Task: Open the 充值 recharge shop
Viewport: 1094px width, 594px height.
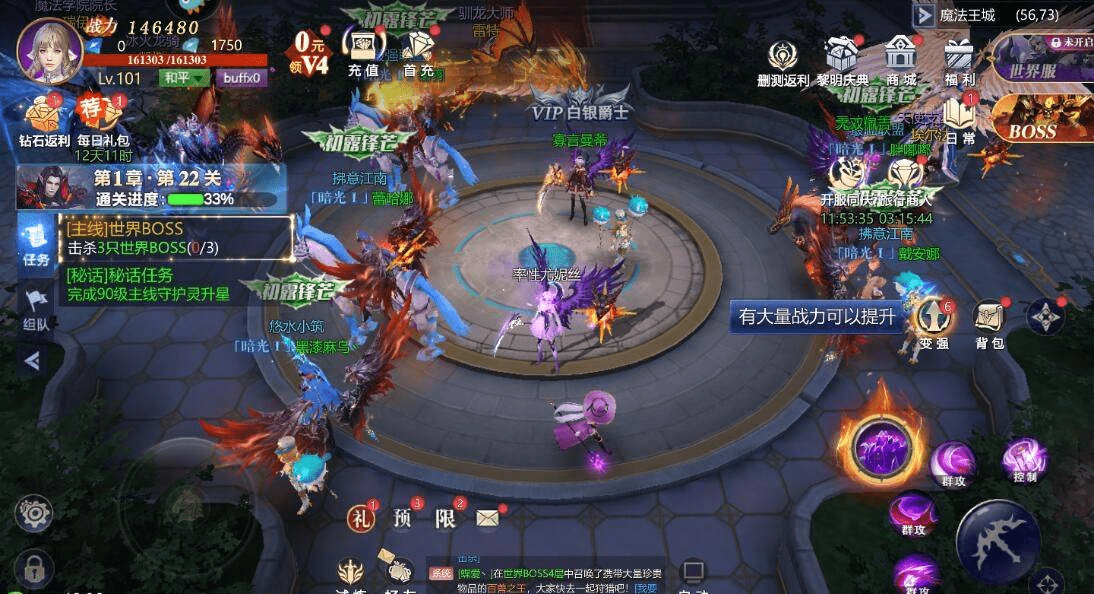Action: pyautogui.click(x=362, y=50)
